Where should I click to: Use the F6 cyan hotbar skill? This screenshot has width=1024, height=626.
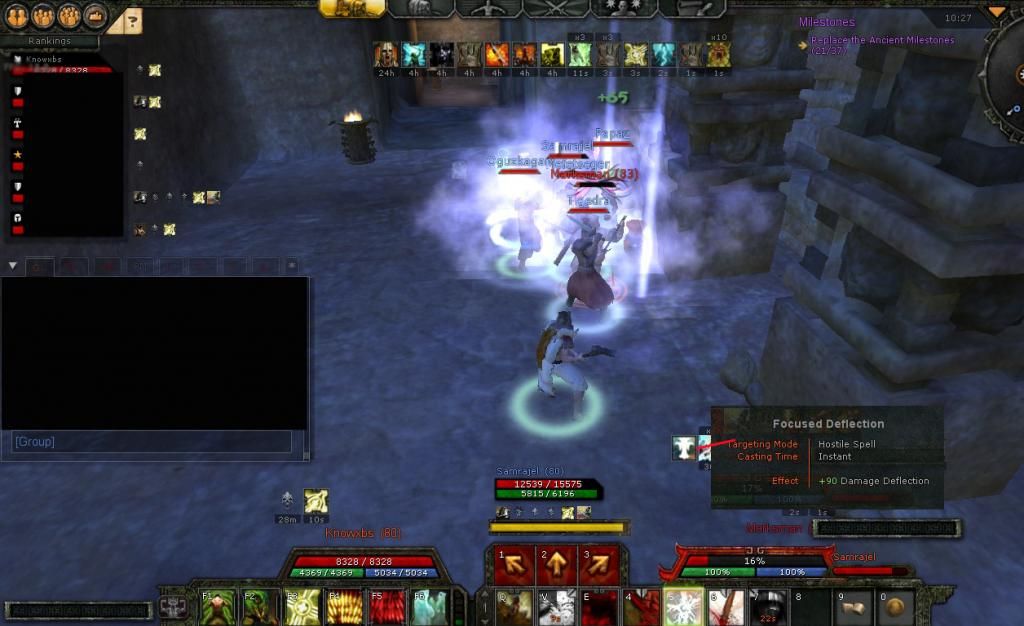(x=426, y=606)
